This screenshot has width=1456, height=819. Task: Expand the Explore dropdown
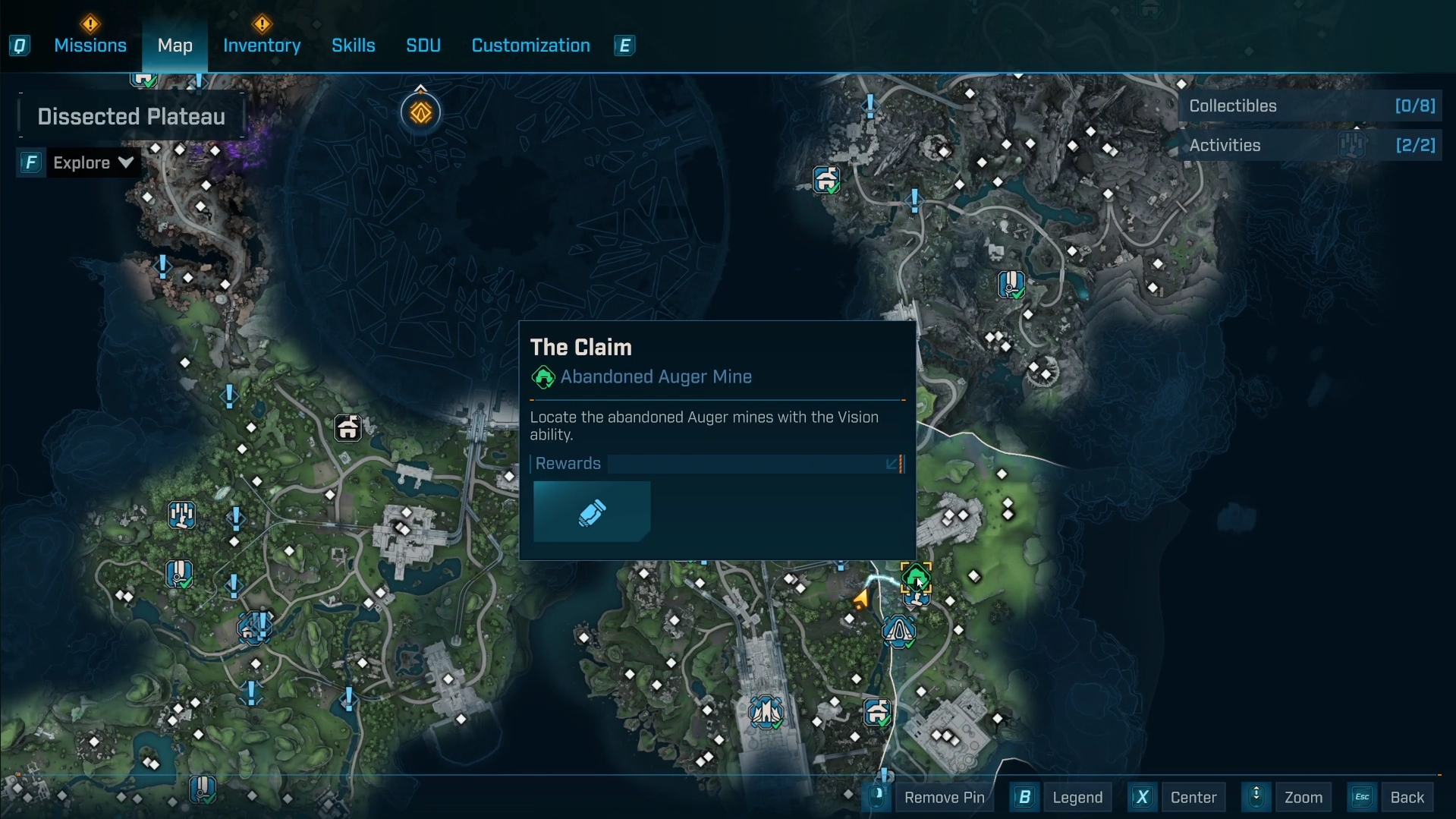point(93,162)
